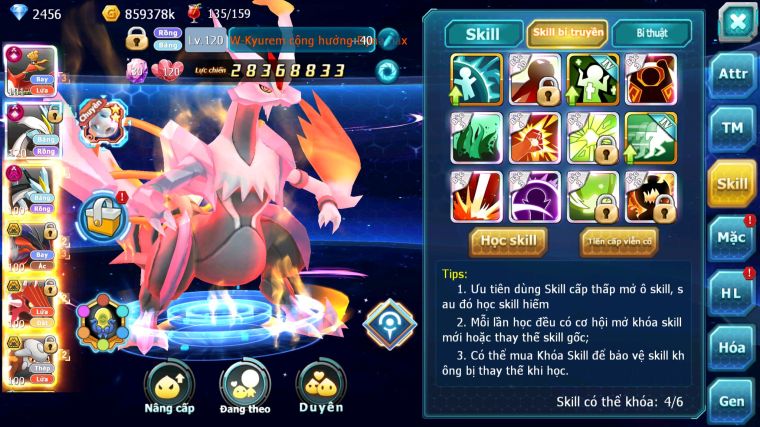Close the skill panel with the X button
Screen dimensions: 760x427
point(737,21)
